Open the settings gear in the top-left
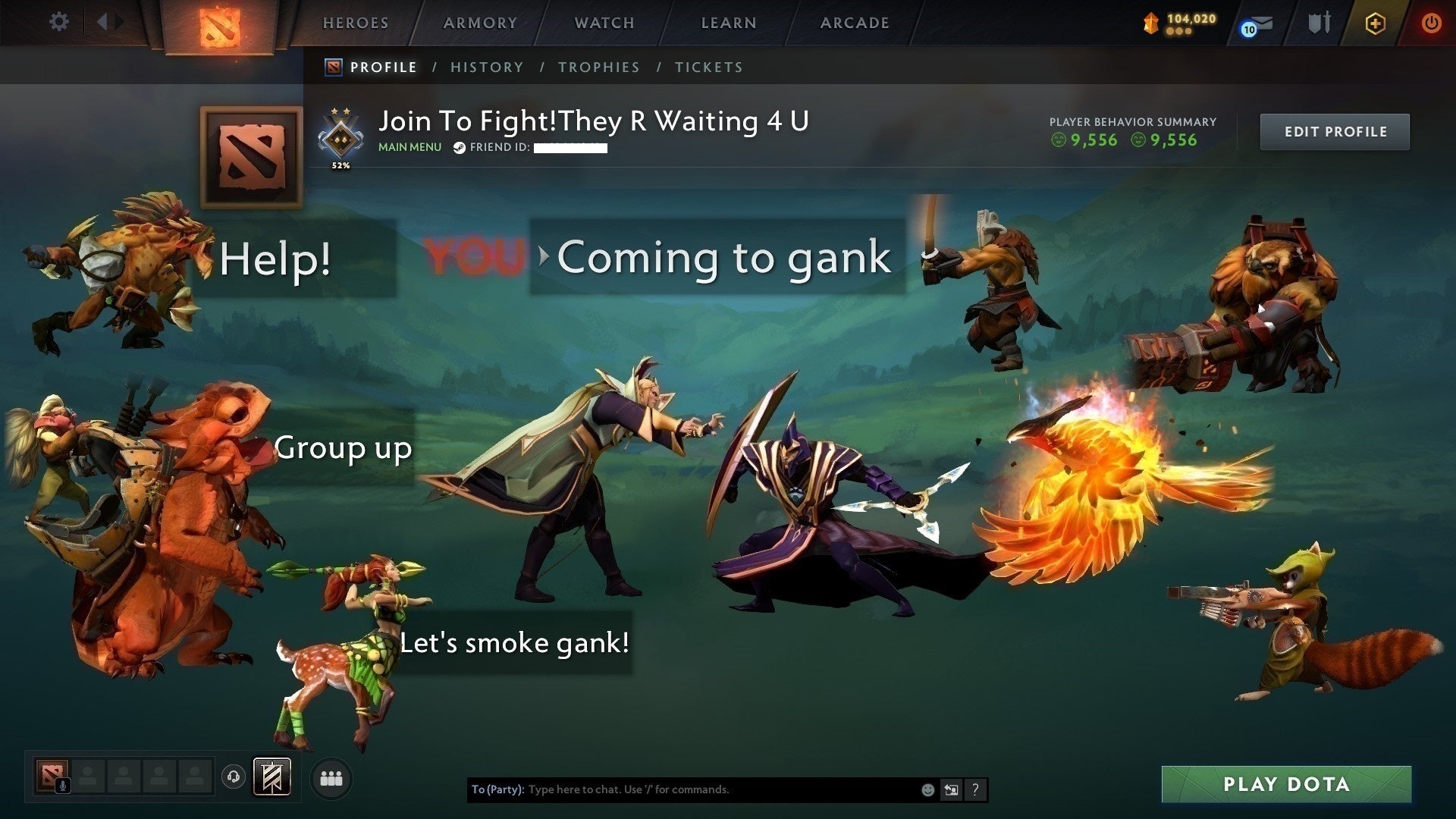This screenshot has height=819, width=1456. point(58,21)
